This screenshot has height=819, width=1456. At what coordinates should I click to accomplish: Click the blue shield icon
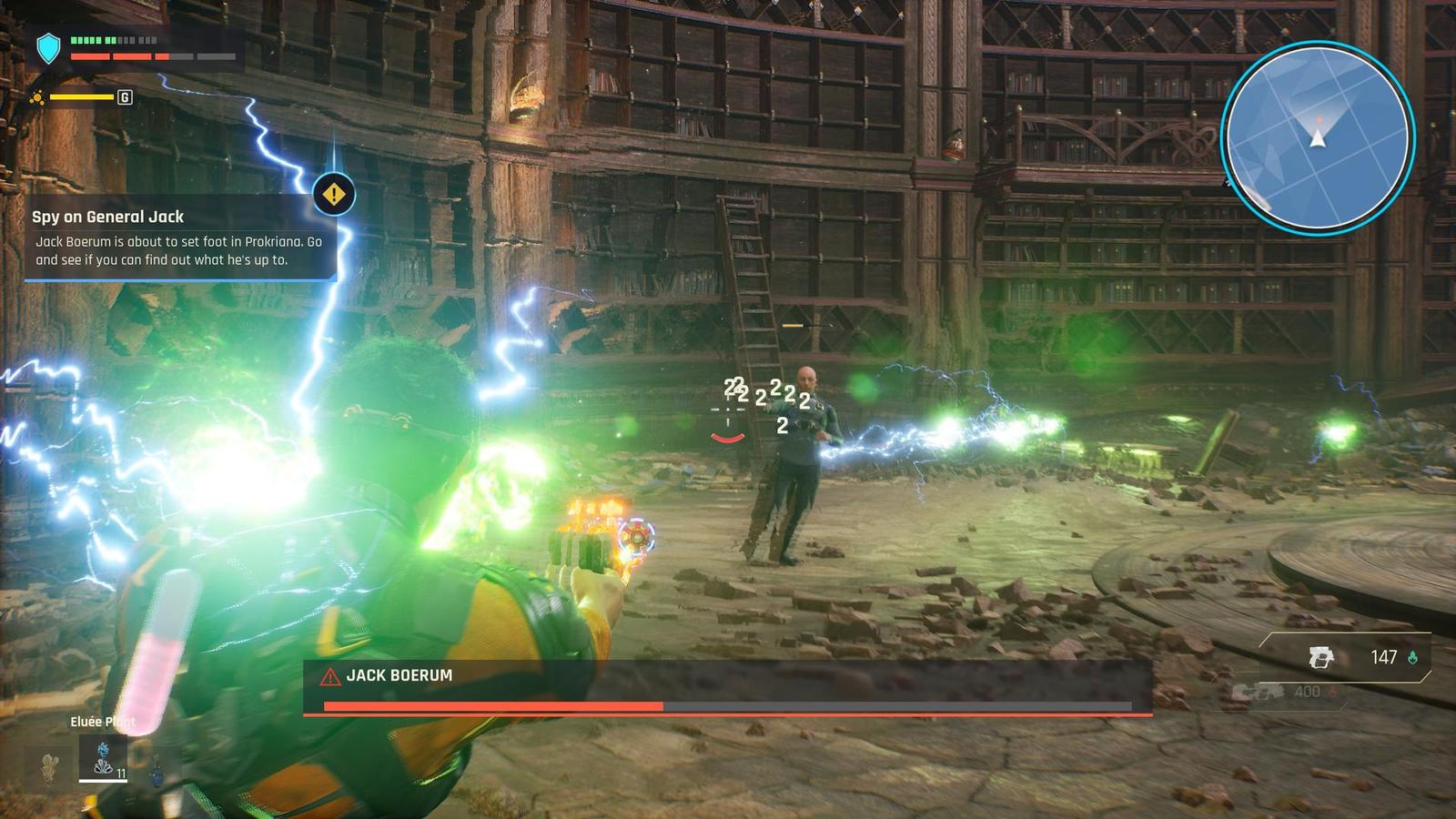(x=48, y=48)
